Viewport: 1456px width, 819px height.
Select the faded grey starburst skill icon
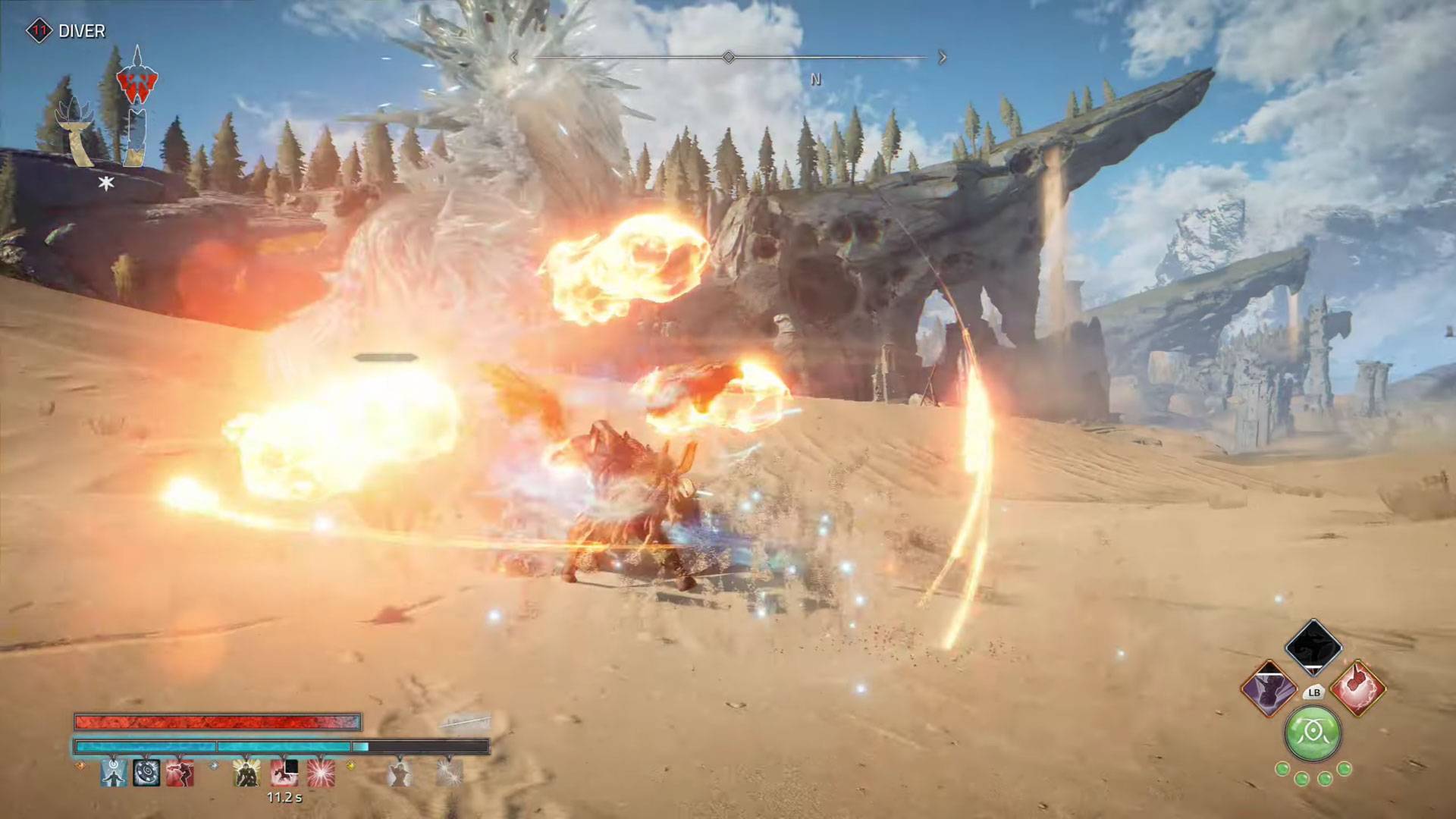coord(449,773)
